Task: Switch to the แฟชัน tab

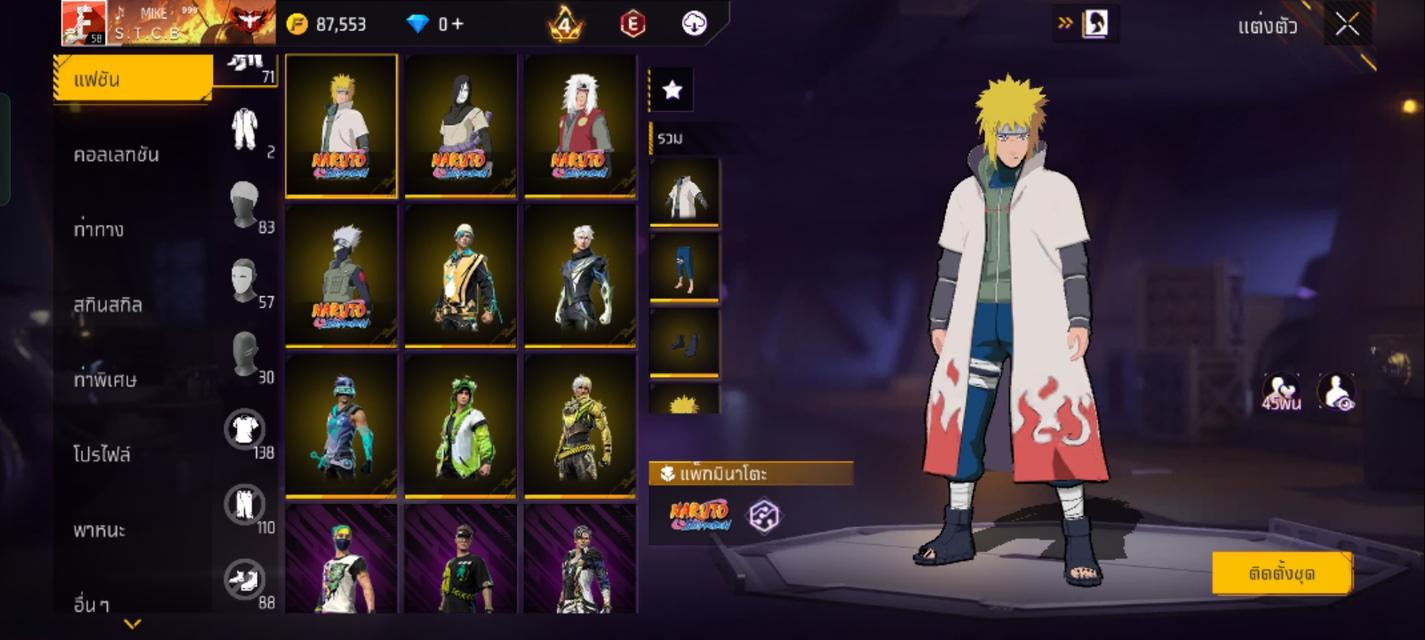Action: (132, 79)
